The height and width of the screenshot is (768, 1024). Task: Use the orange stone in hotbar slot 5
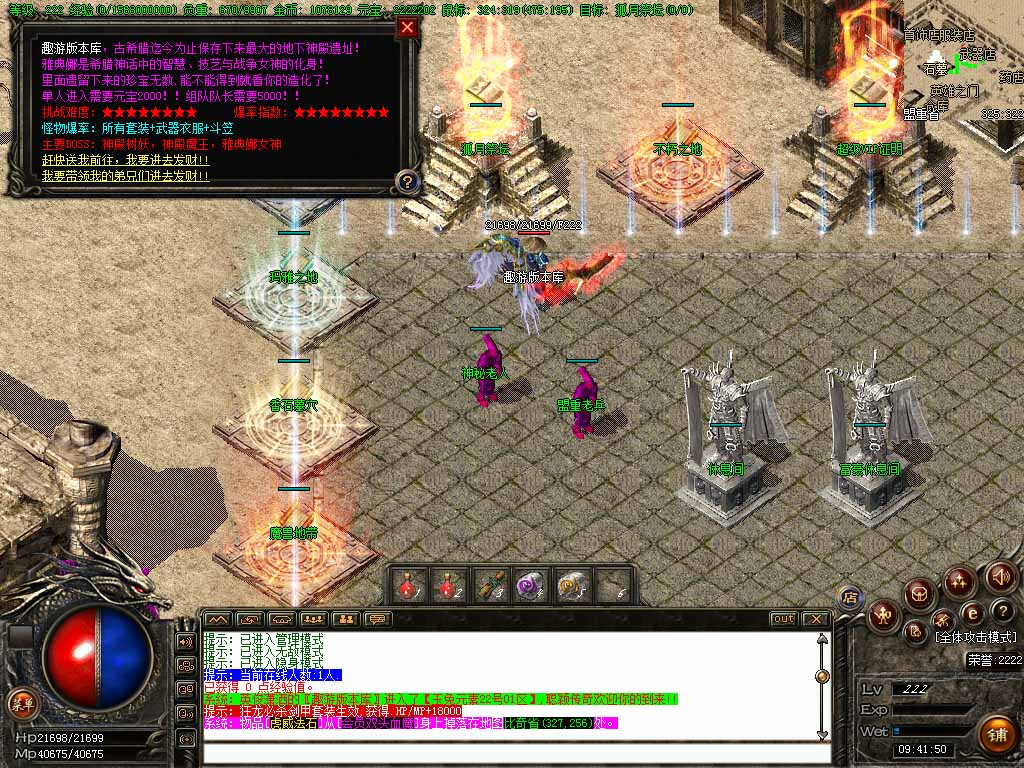click(569, 585)
